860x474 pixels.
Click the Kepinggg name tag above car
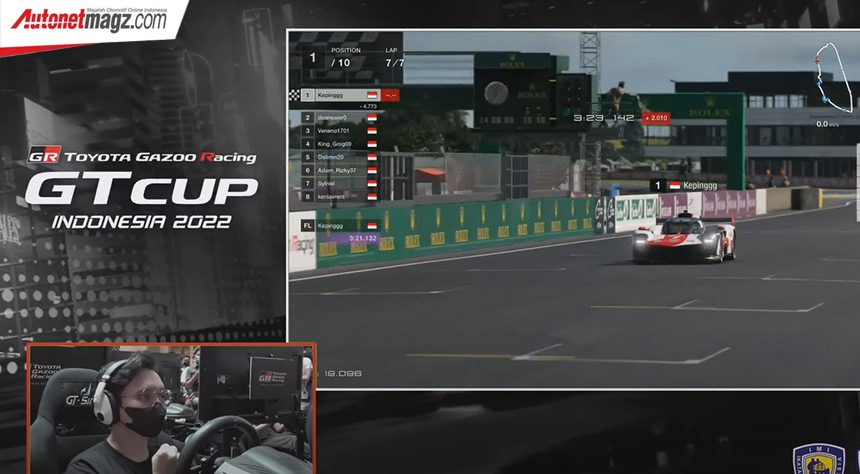pyautogui.click(x=682, y=185)
